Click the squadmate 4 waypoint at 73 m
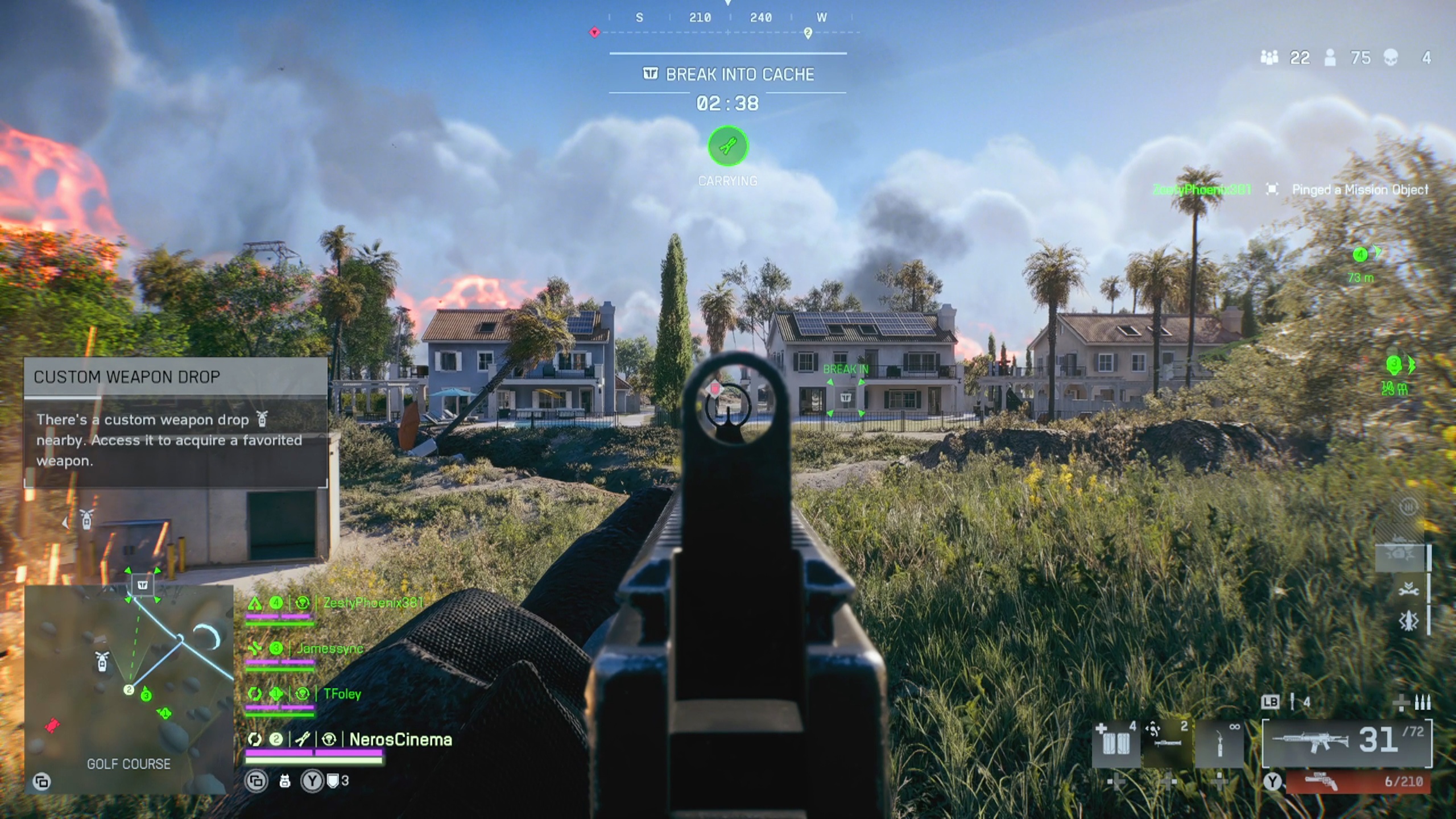 [1360, 255]
